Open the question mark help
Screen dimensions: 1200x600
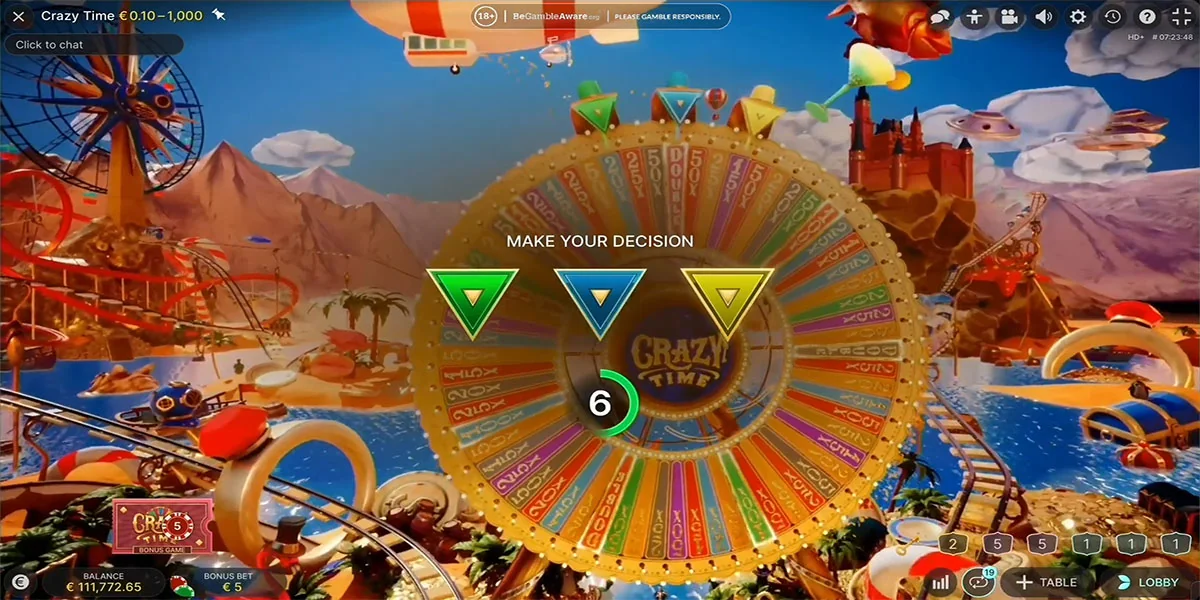(1147, 17)
